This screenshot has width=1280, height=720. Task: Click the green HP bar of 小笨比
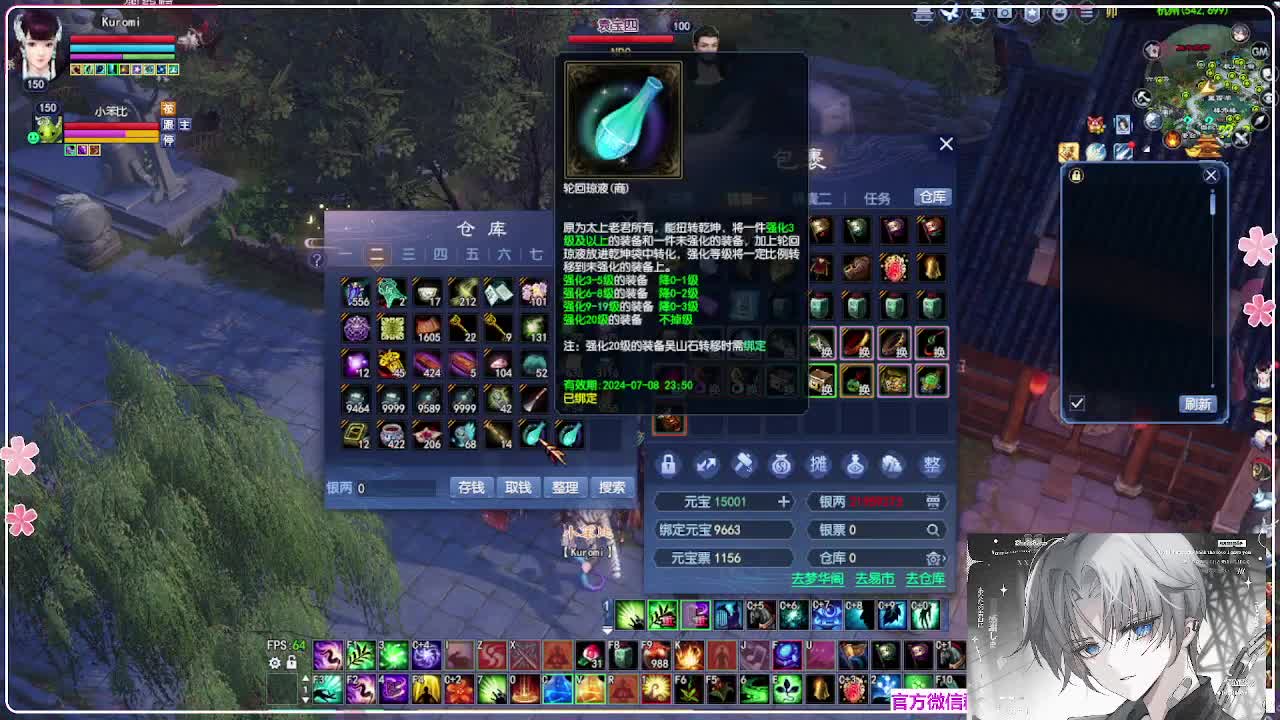[x=115, y=128]
